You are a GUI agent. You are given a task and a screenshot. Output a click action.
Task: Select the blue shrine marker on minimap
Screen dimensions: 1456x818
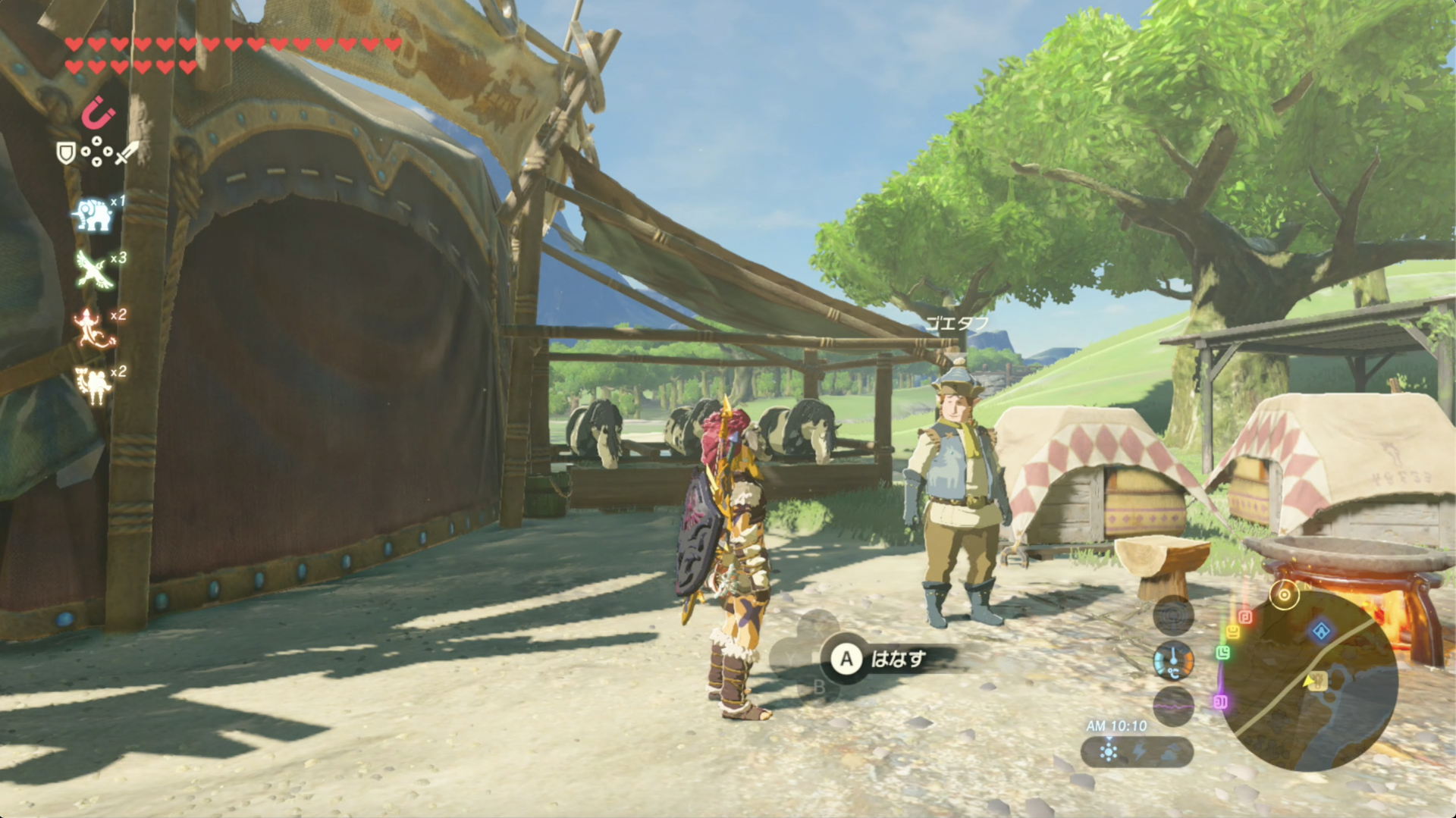coord(1321,631)
